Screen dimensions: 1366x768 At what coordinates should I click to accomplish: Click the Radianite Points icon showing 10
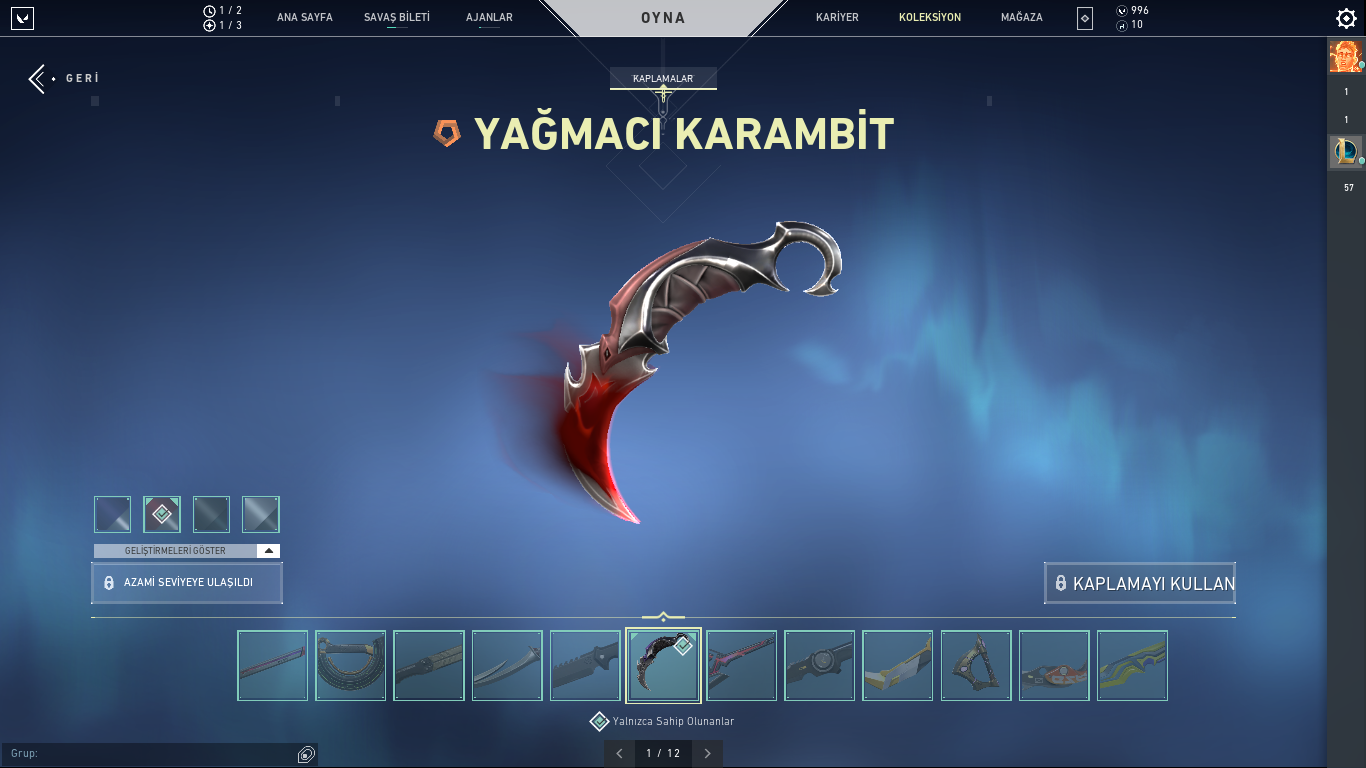(1122, 24)
